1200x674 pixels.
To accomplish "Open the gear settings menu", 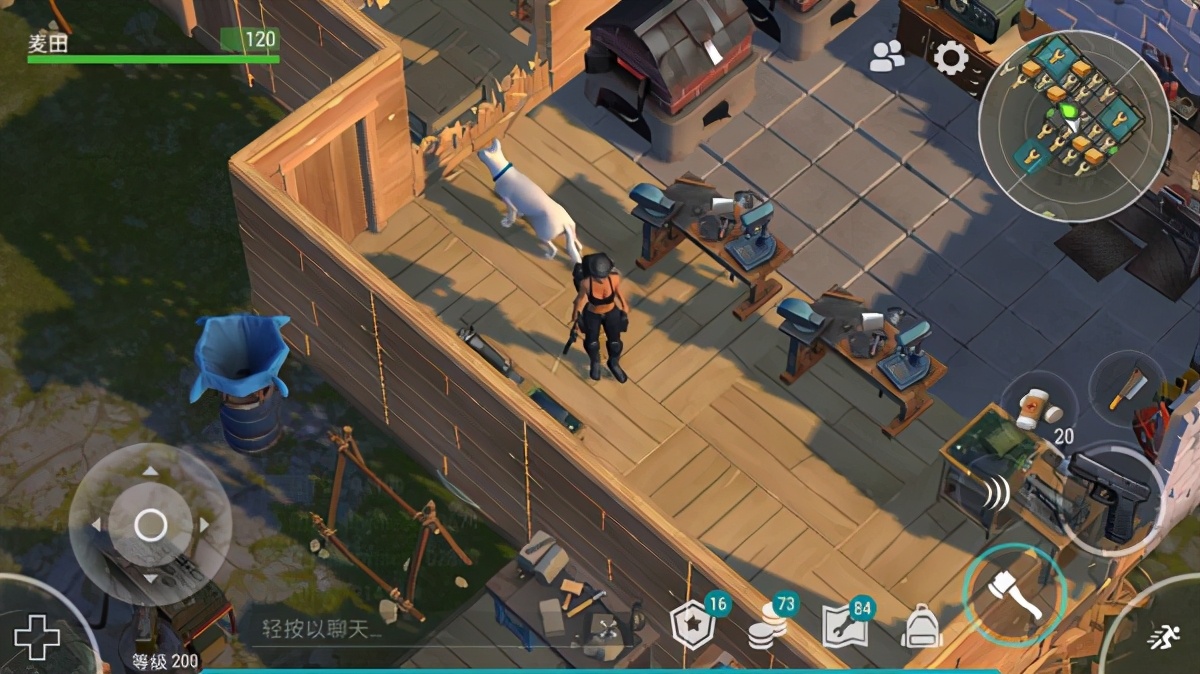I will [x=950, y=57].
